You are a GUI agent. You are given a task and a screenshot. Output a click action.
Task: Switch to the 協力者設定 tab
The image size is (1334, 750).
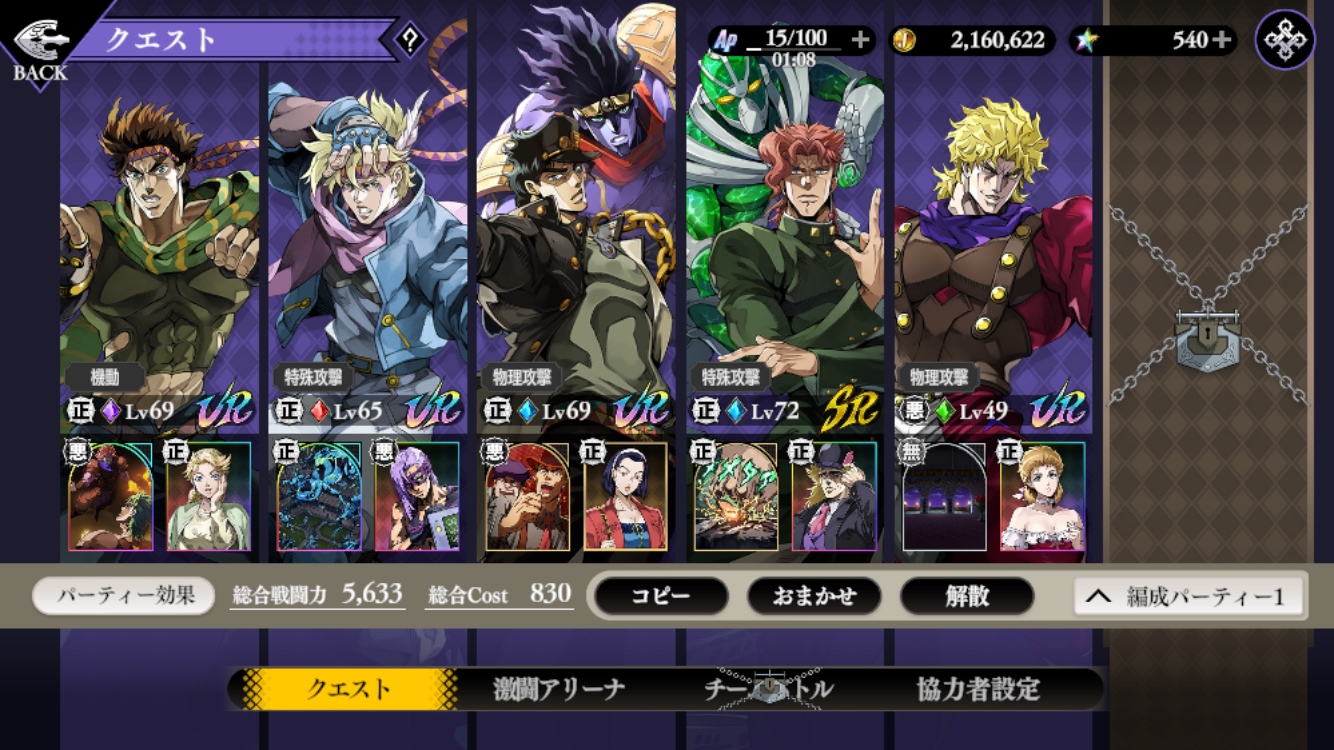[x=978, y=689]
